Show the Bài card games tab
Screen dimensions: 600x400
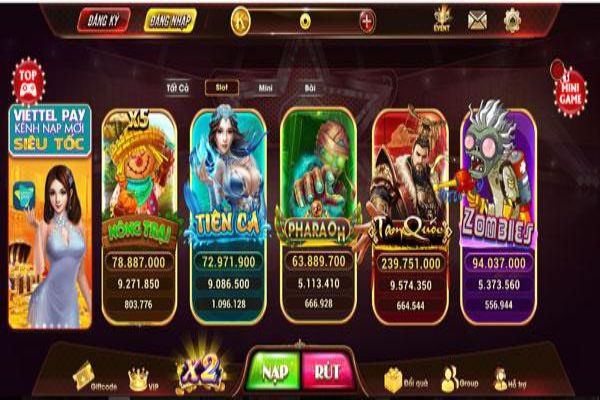coord(309,88)
